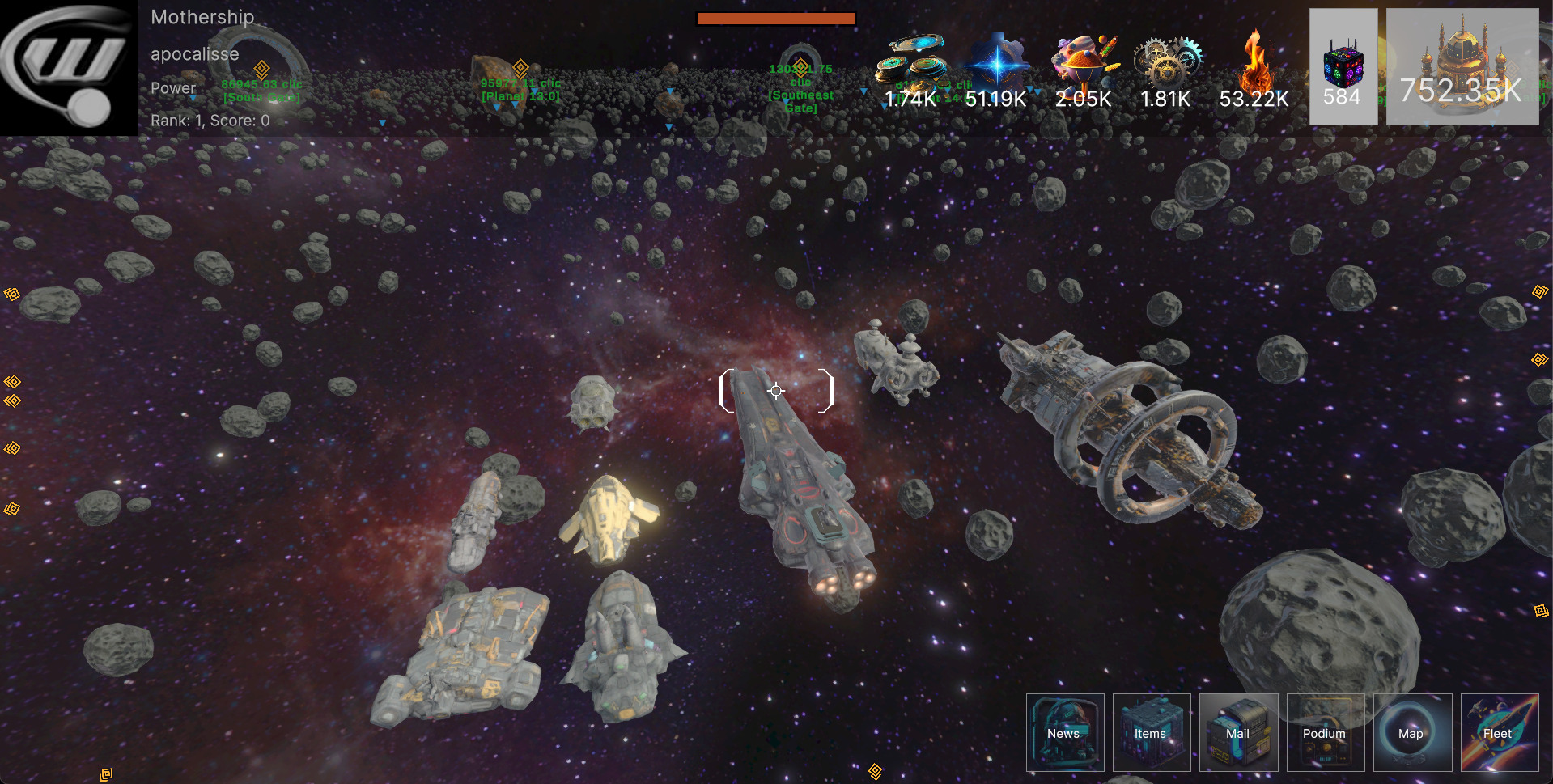
Task: Click the planet food resource icon
Action: tap(1083, 61)
